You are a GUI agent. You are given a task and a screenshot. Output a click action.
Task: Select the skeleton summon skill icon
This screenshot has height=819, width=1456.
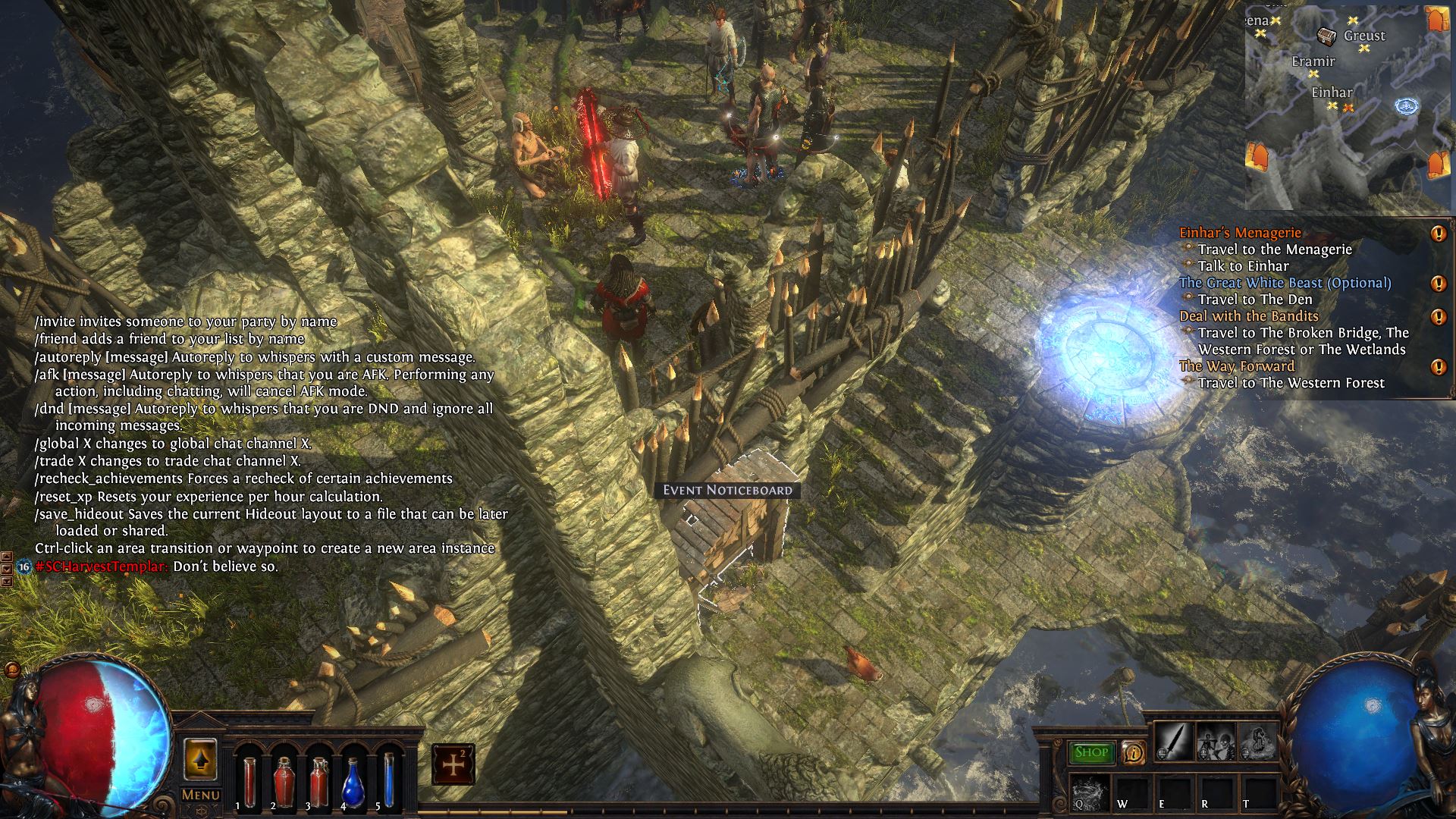[x=1215, y=742]
